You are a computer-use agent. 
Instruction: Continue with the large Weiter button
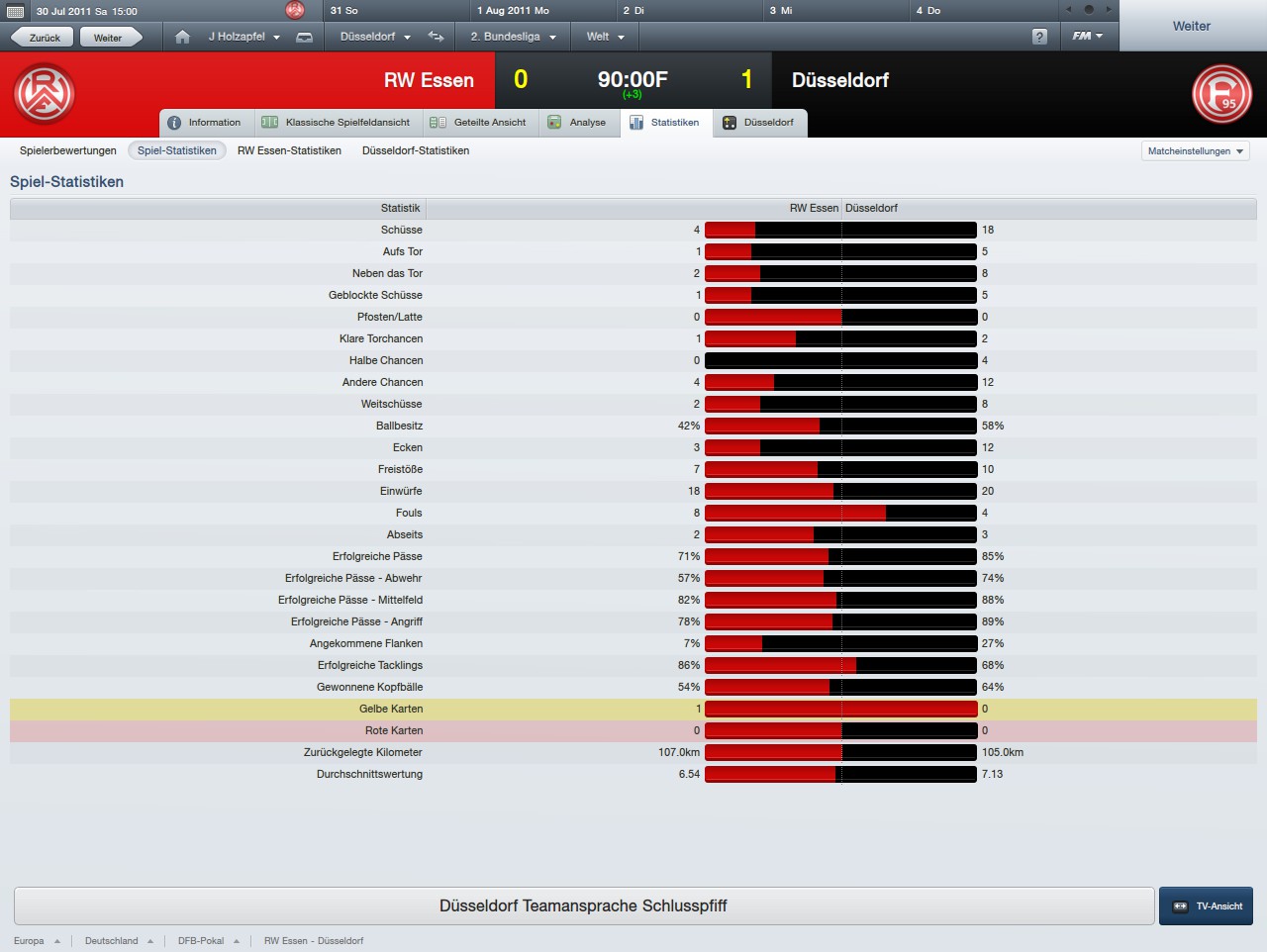1192,27
